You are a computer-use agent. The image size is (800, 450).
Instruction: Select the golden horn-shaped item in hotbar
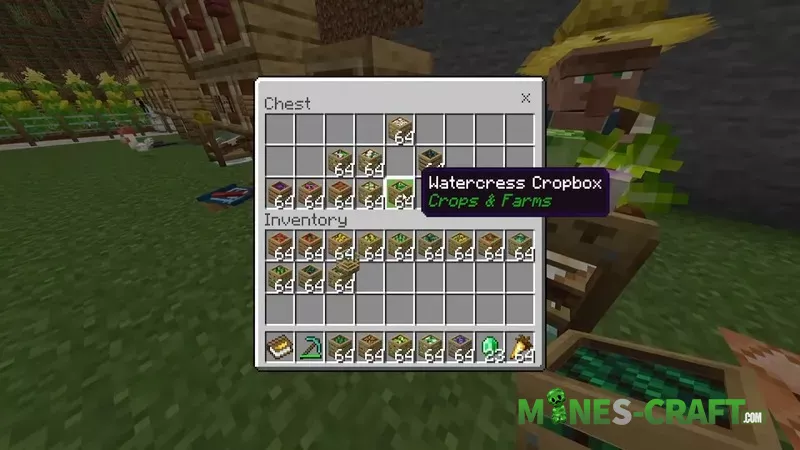coord(520,348)
